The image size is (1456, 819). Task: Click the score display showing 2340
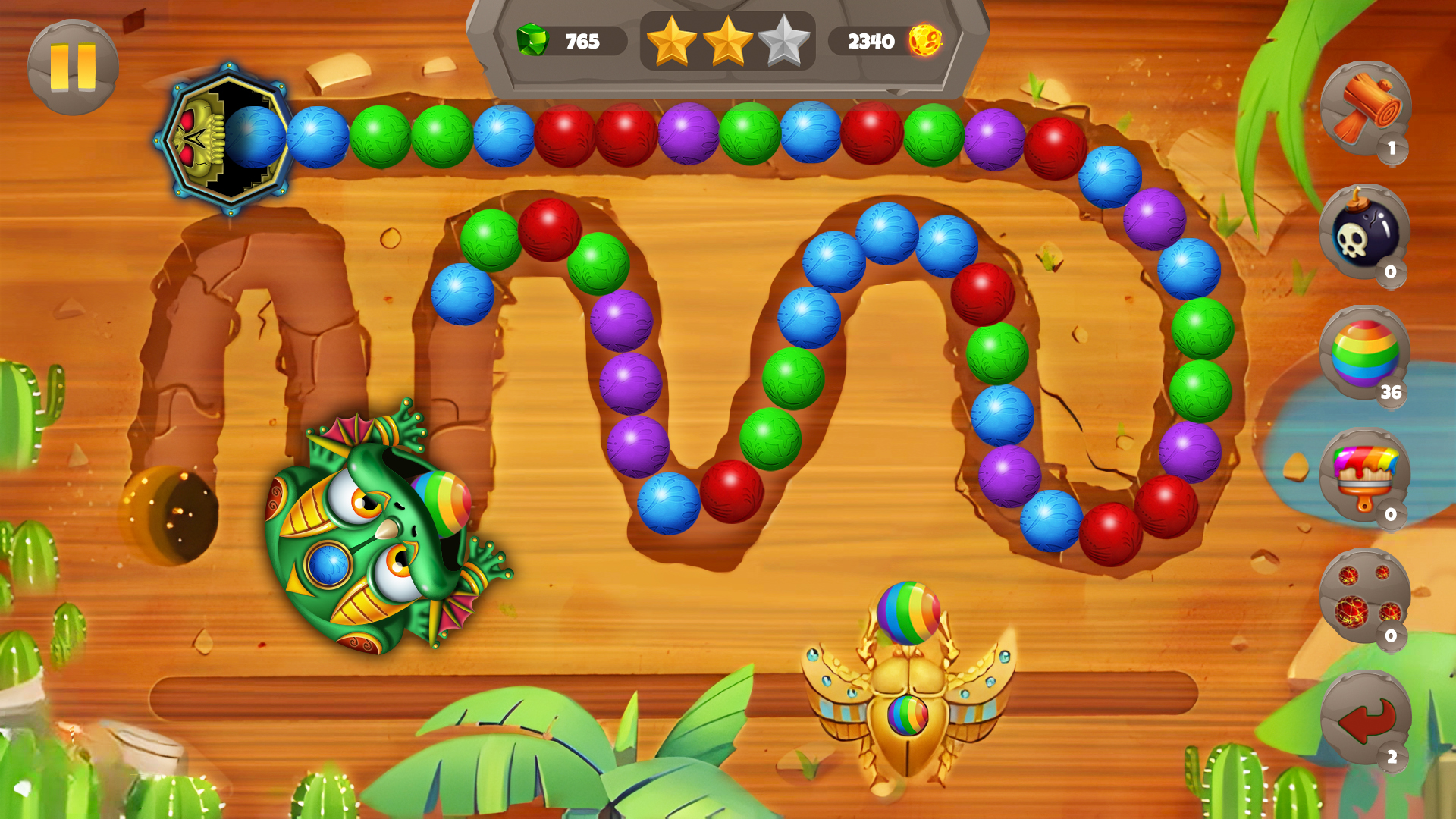coord(871,40)
